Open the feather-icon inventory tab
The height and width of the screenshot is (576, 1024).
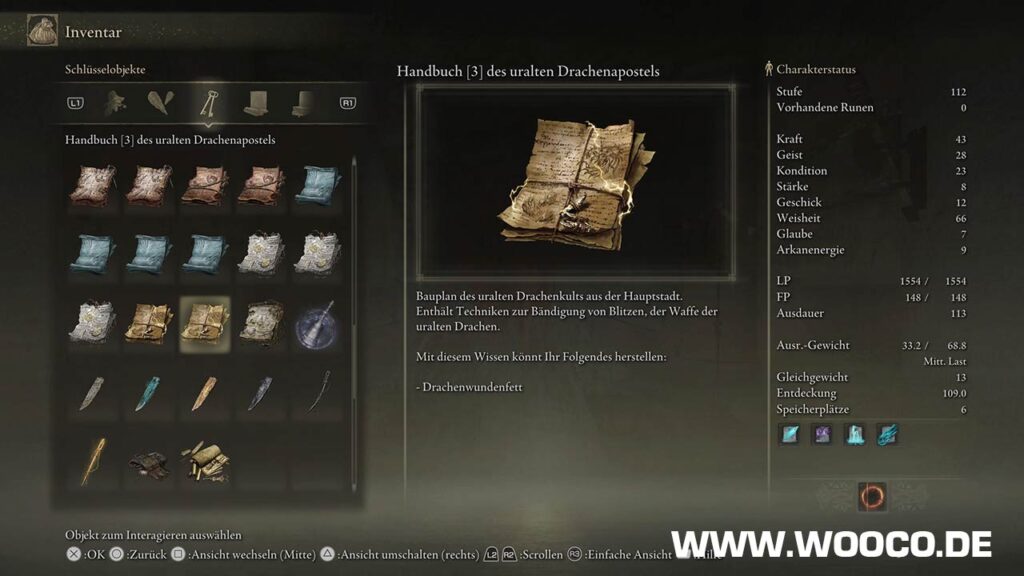tap(160, 101)
